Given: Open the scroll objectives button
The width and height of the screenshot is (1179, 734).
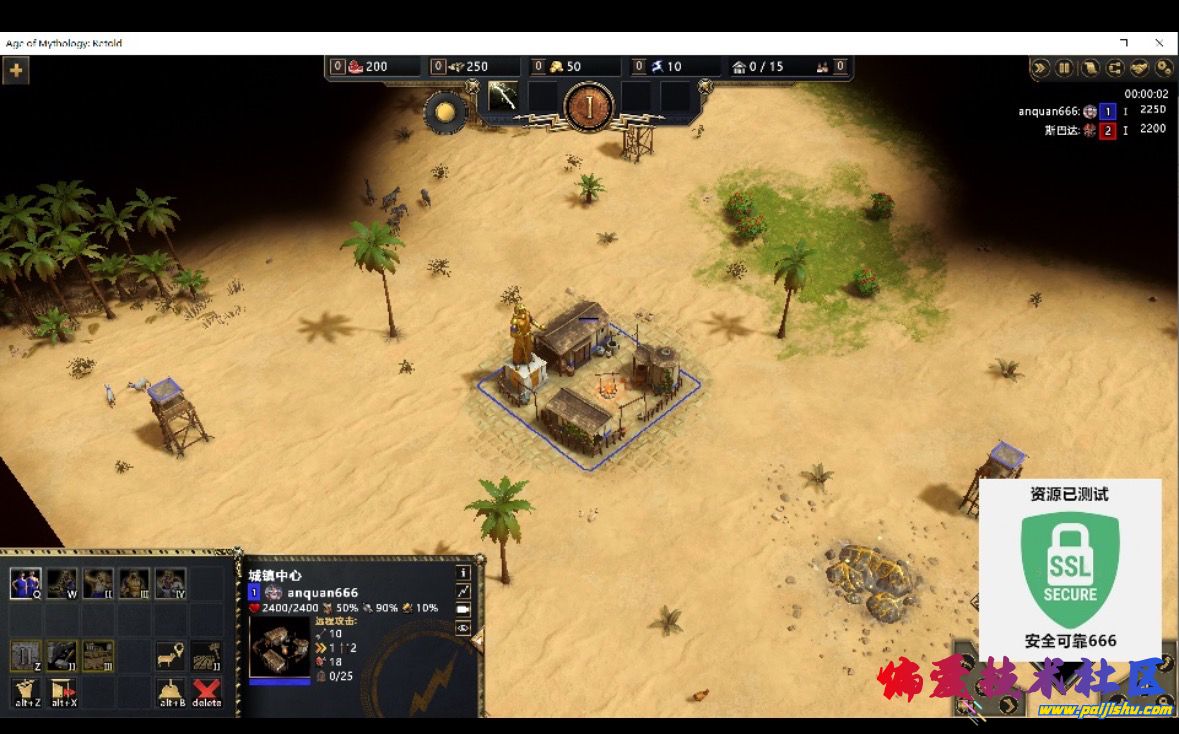Looking at the screenshot, I should [1089, 68].
